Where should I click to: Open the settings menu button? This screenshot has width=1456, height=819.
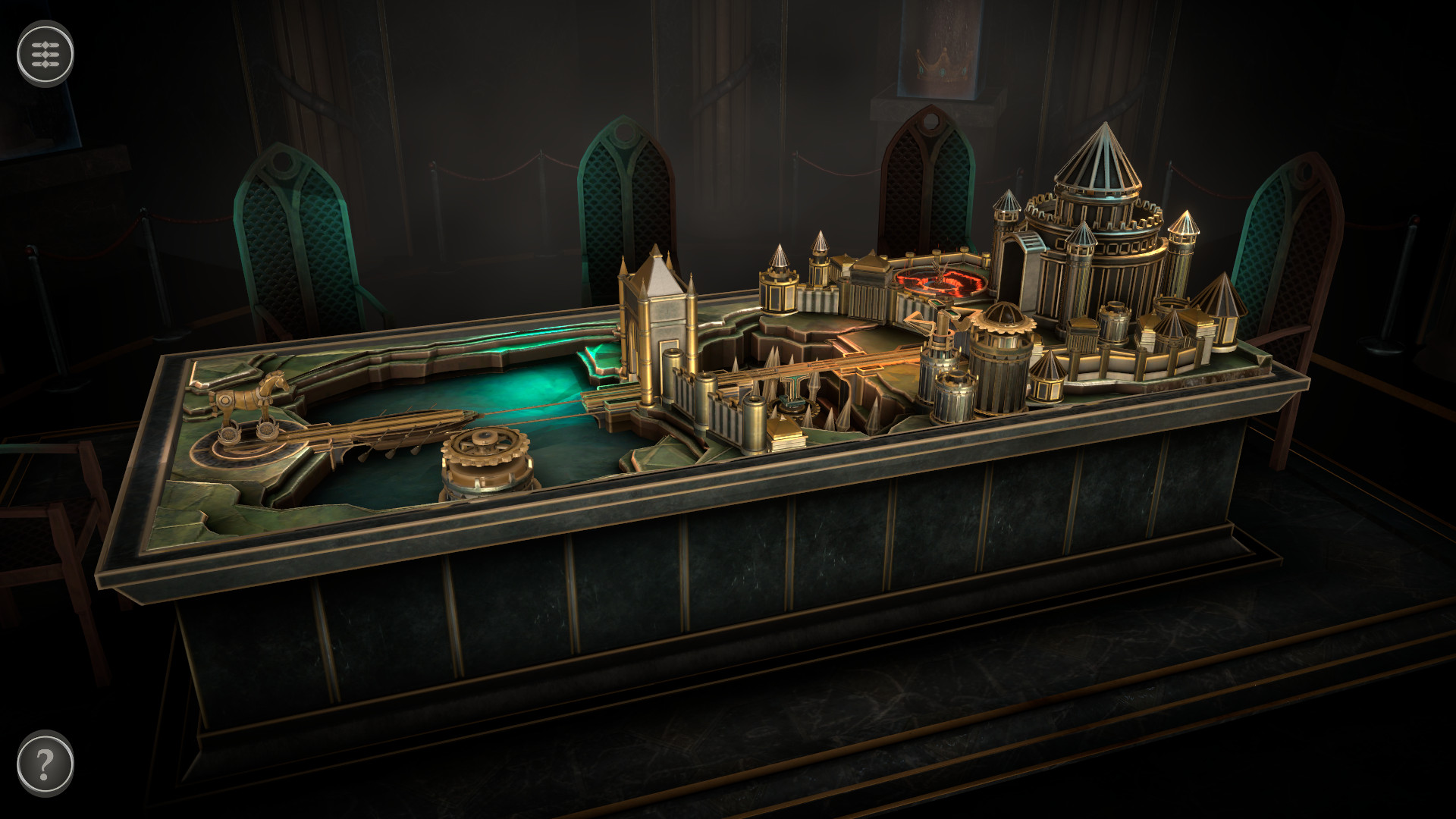(45, 54)
